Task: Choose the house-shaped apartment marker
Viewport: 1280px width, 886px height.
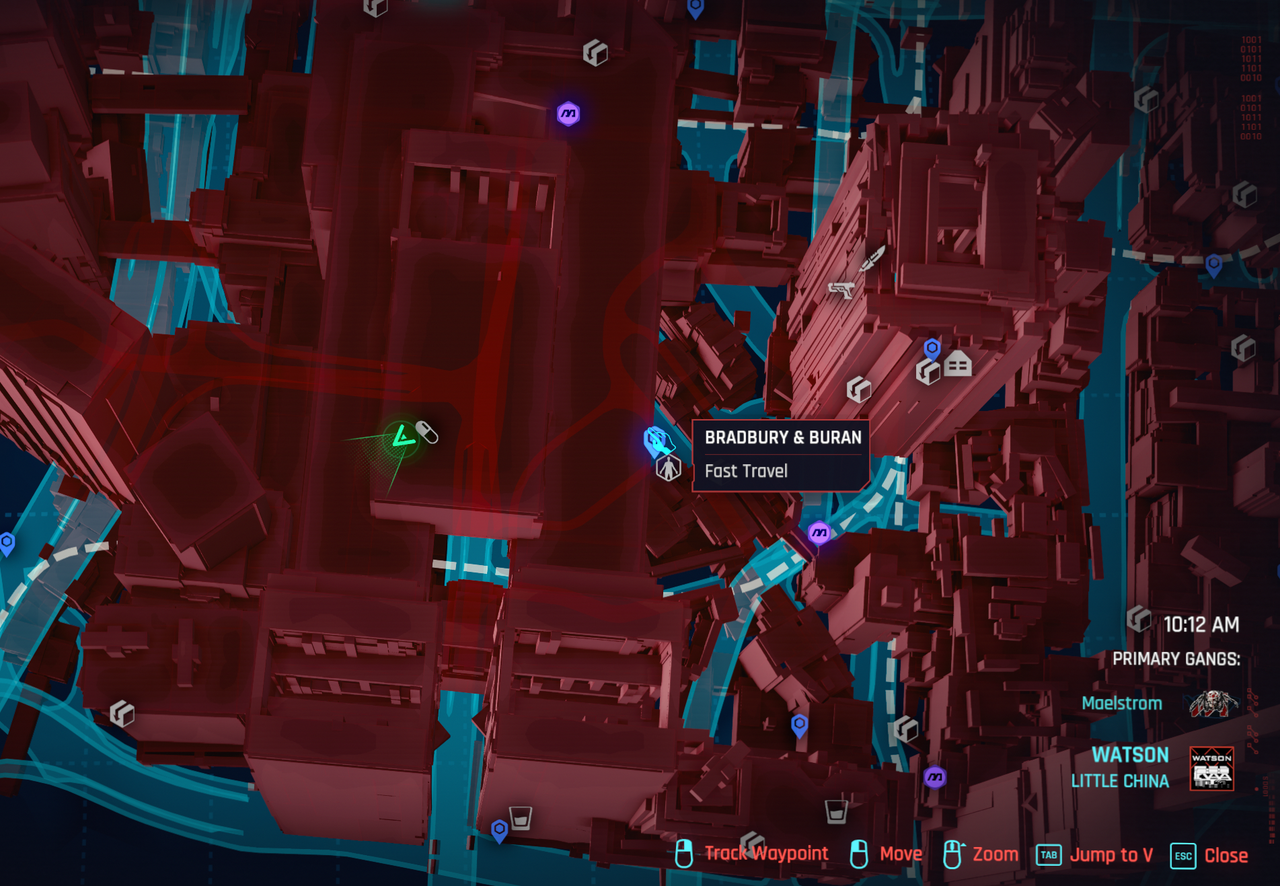Action: pos(958,363)
